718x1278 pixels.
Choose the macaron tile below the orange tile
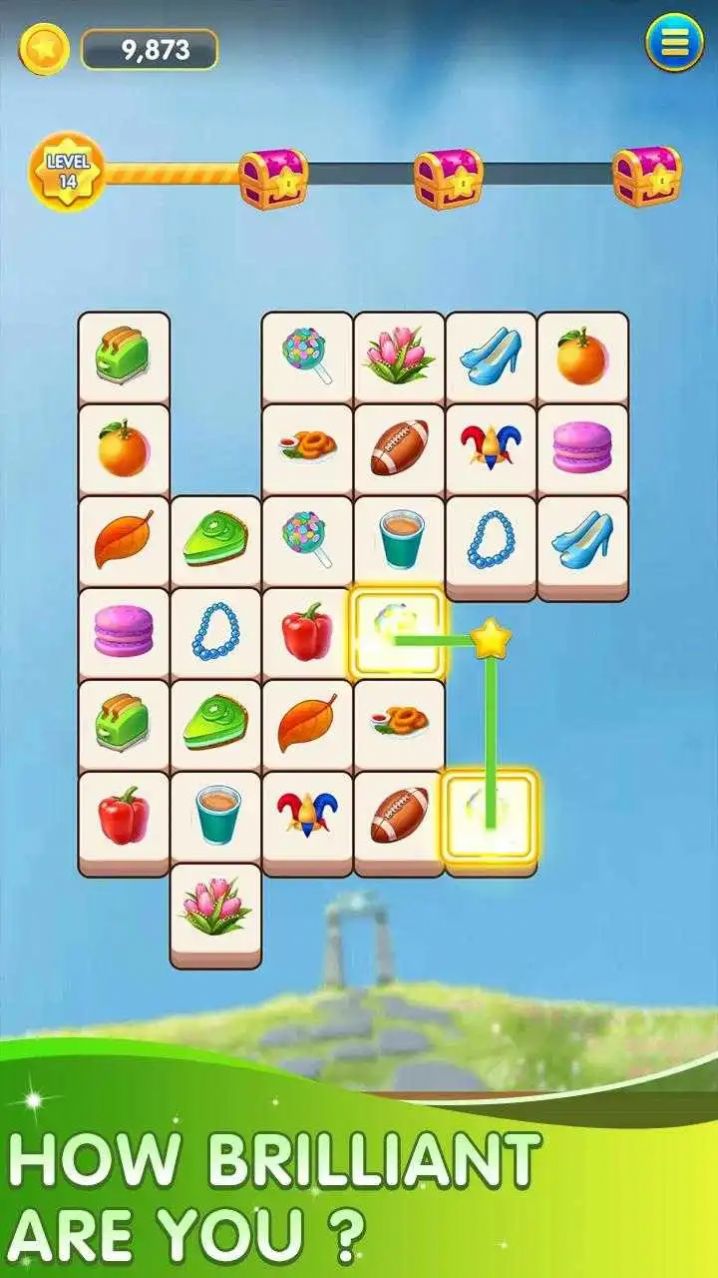pos(583,447)
